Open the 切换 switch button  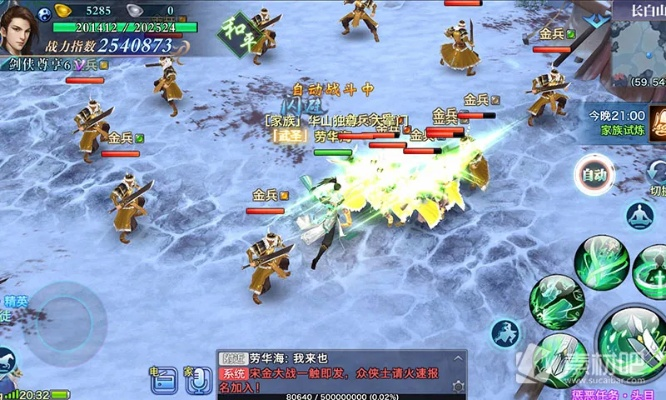click(656, 181)
